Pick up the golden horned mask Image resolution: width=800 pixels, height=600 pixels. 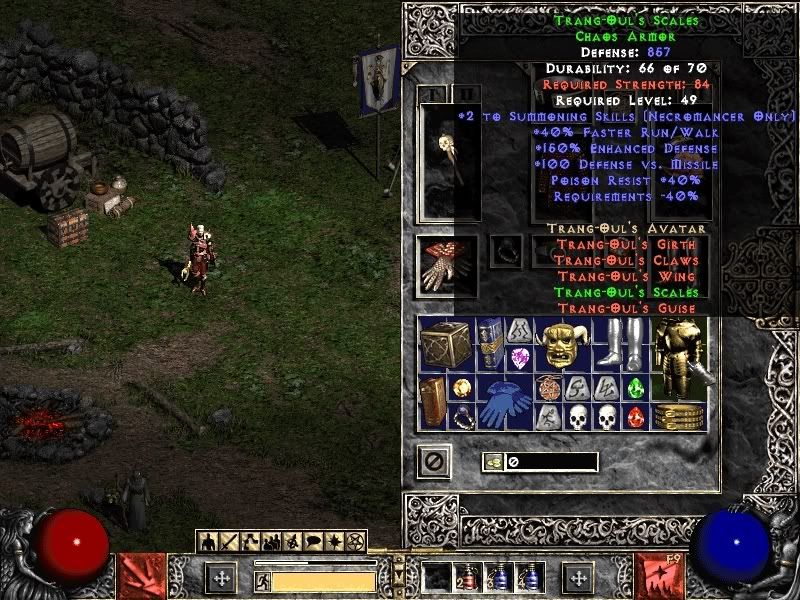coord(562,345)
